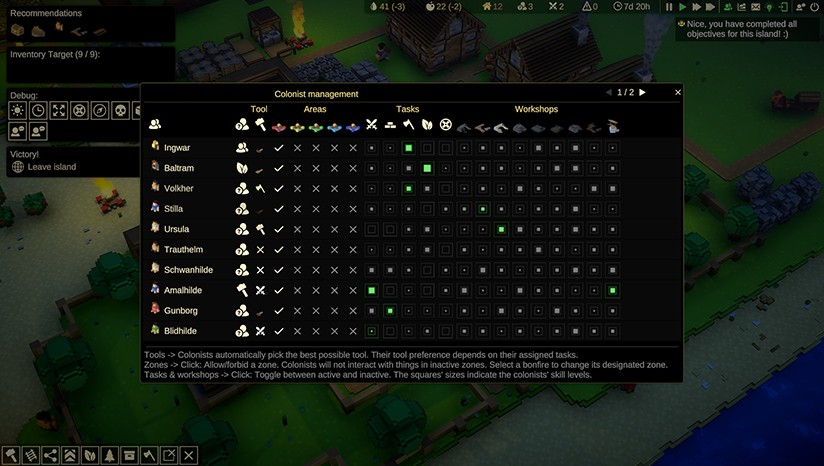The width and height of the screenshot is (824, 466).
Task: Pause the game
Action: tap(669, 7)
